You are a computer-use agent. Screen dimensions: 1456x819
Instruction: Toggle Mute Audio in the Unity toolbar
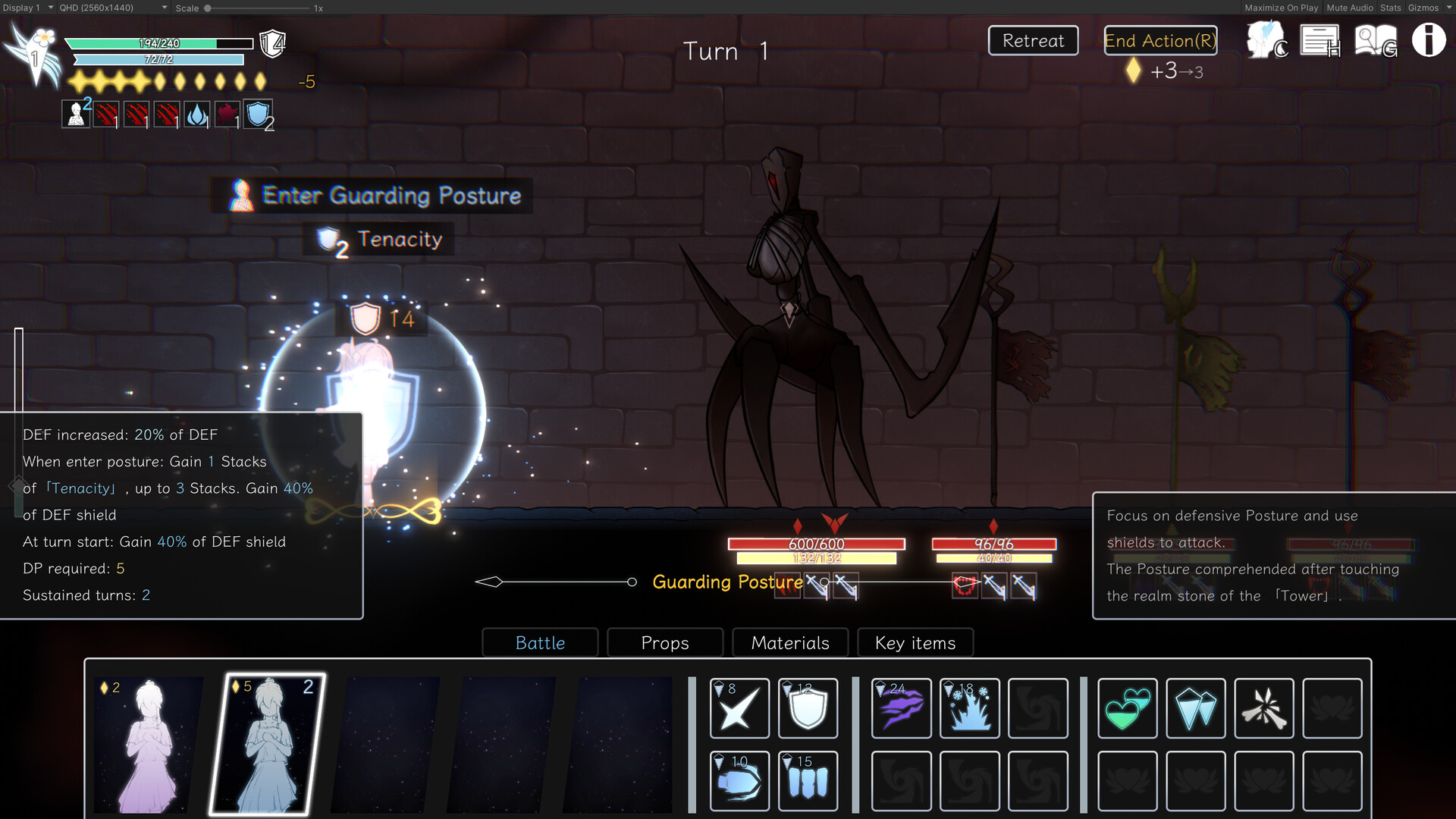tap(1349, 8)
